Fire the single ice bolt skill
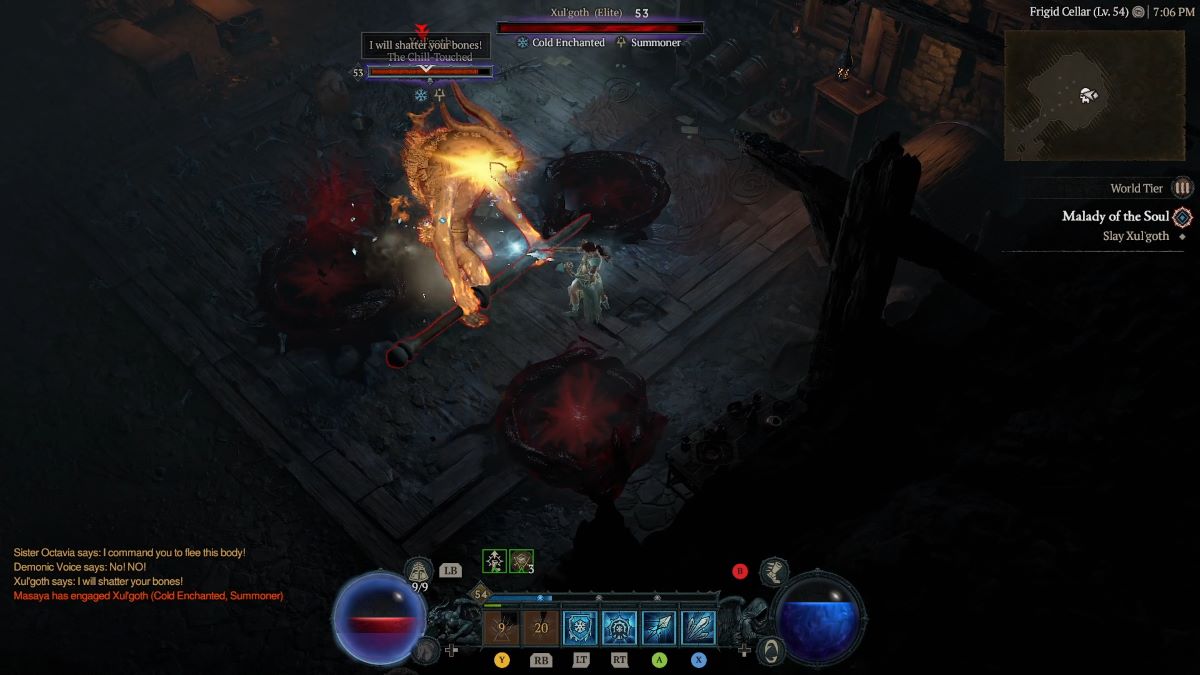 [659, 628]
